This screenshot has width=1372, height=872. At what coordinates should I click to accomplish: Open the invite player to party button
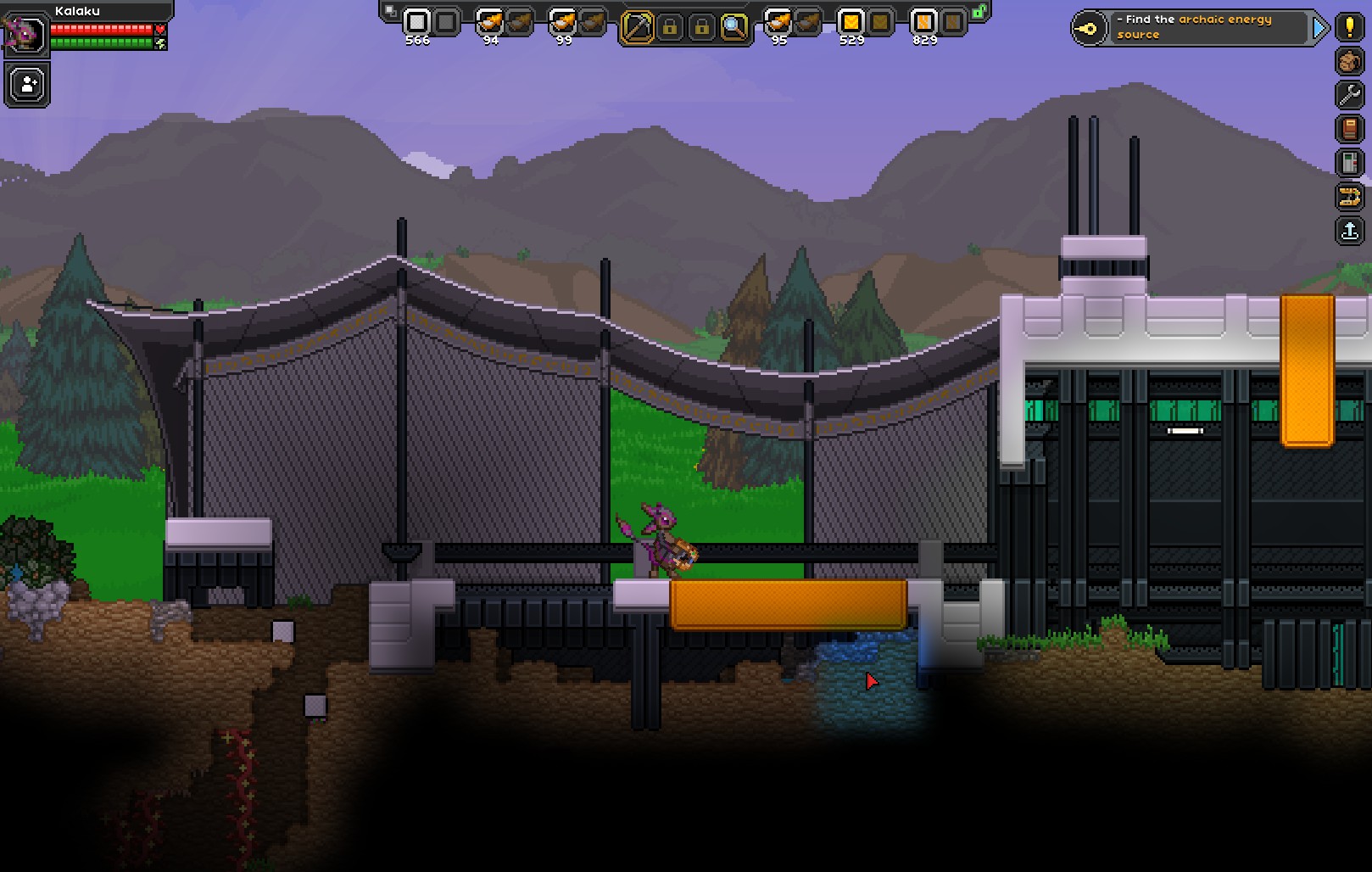28,85
